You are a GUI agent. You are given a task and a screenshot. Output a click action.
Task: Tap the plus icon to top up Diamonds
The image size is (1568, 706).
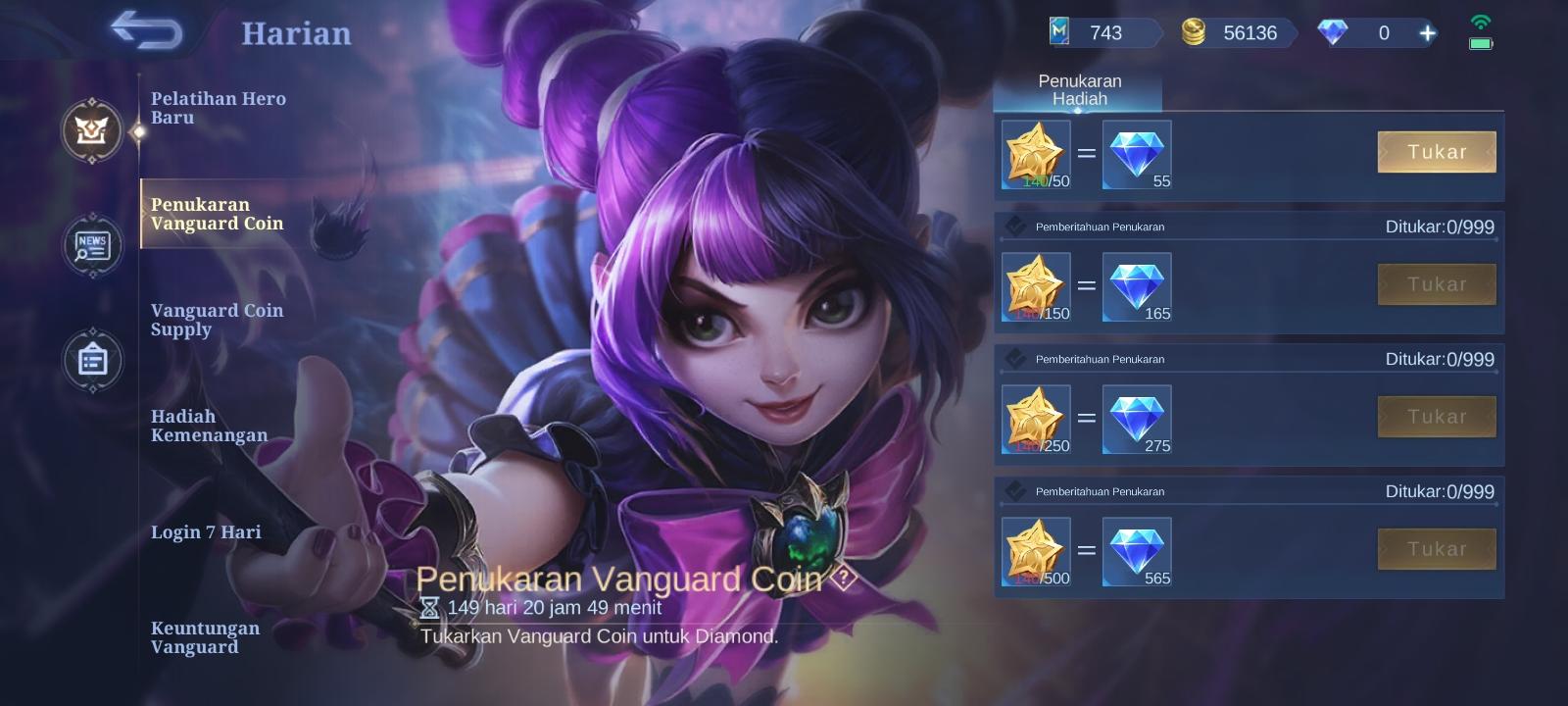(1427, 32)
